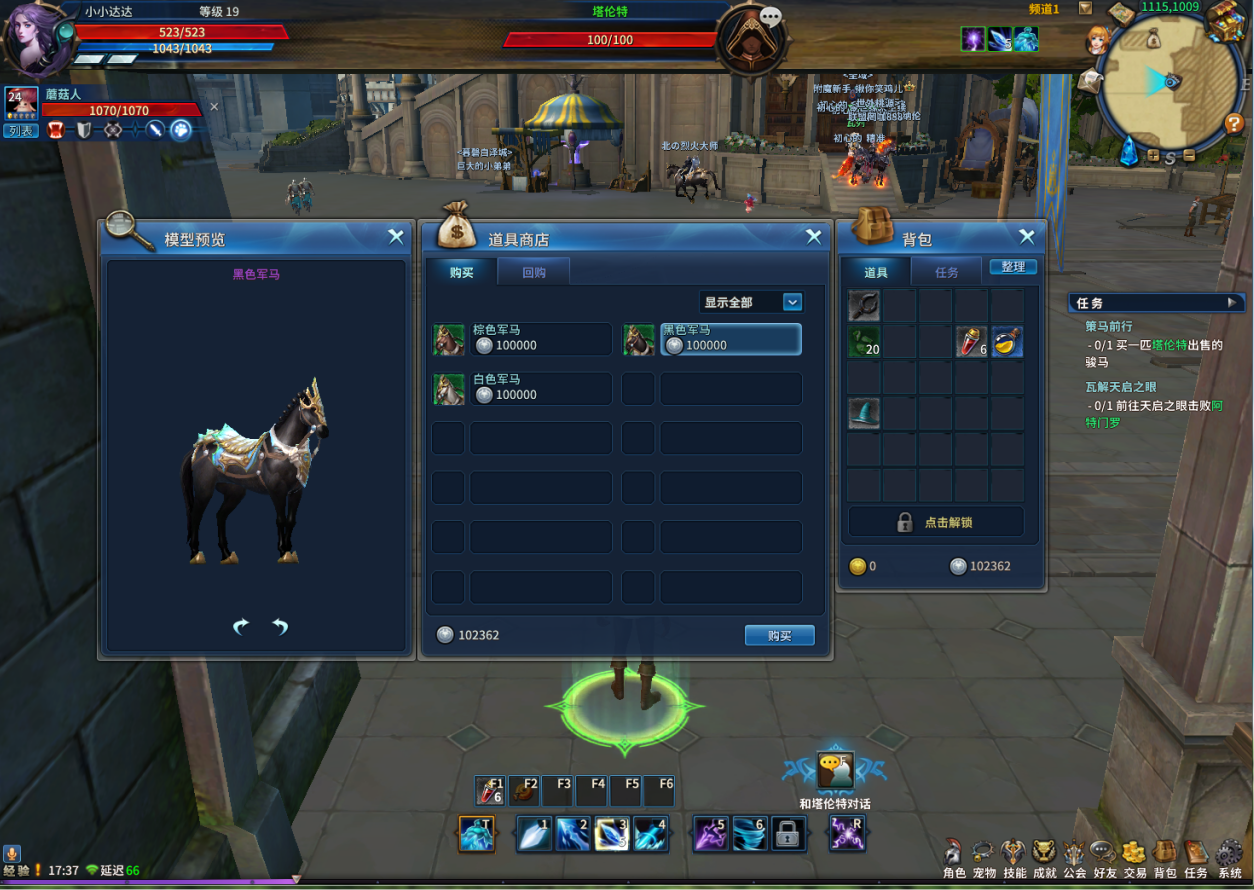The height and width of the screenshot is (890, 1254).
Task: Select the red potion in backpack
Action: (x=970, y=341)
